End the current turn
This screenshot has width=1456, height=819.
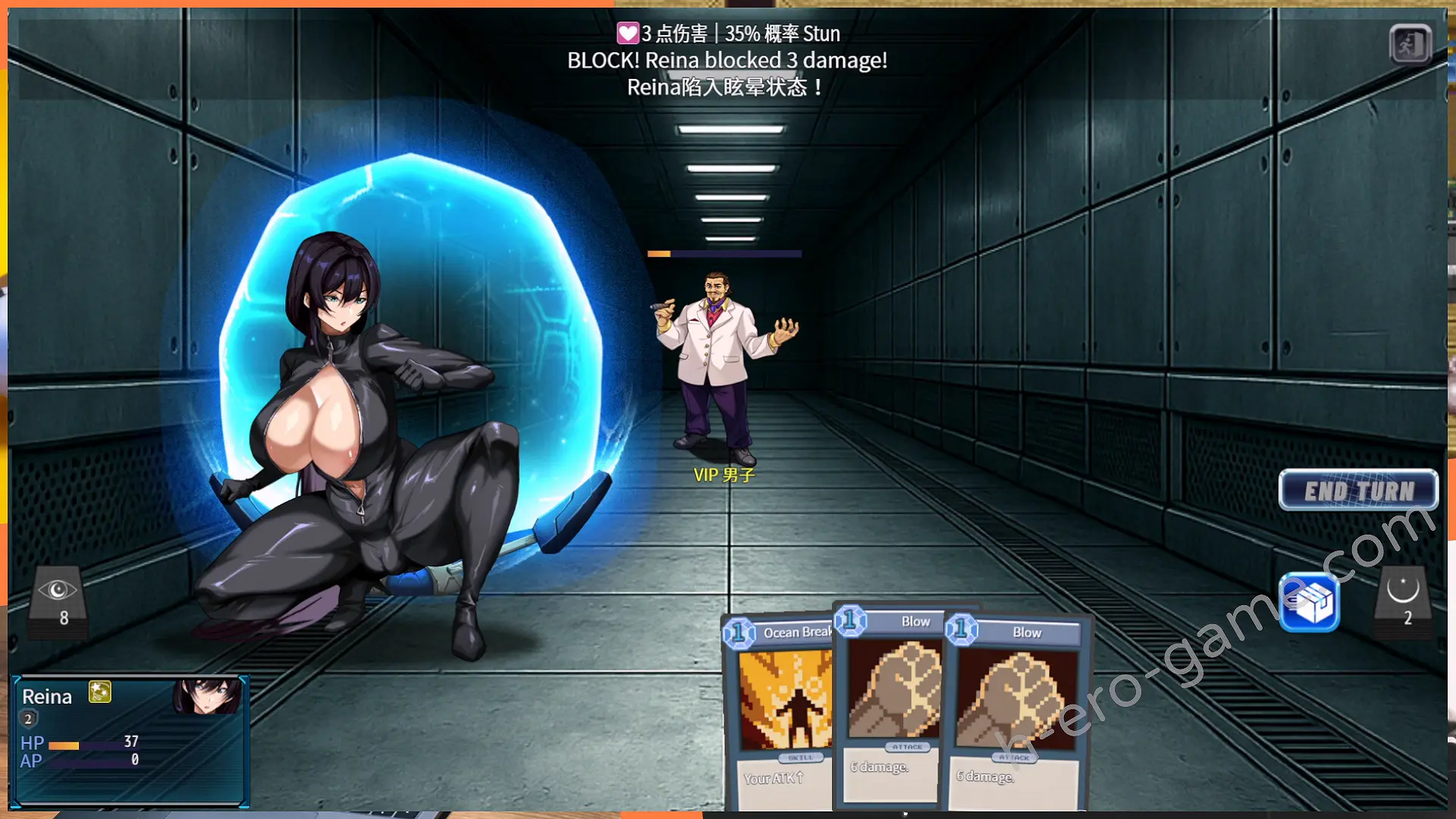point(1358,491)
